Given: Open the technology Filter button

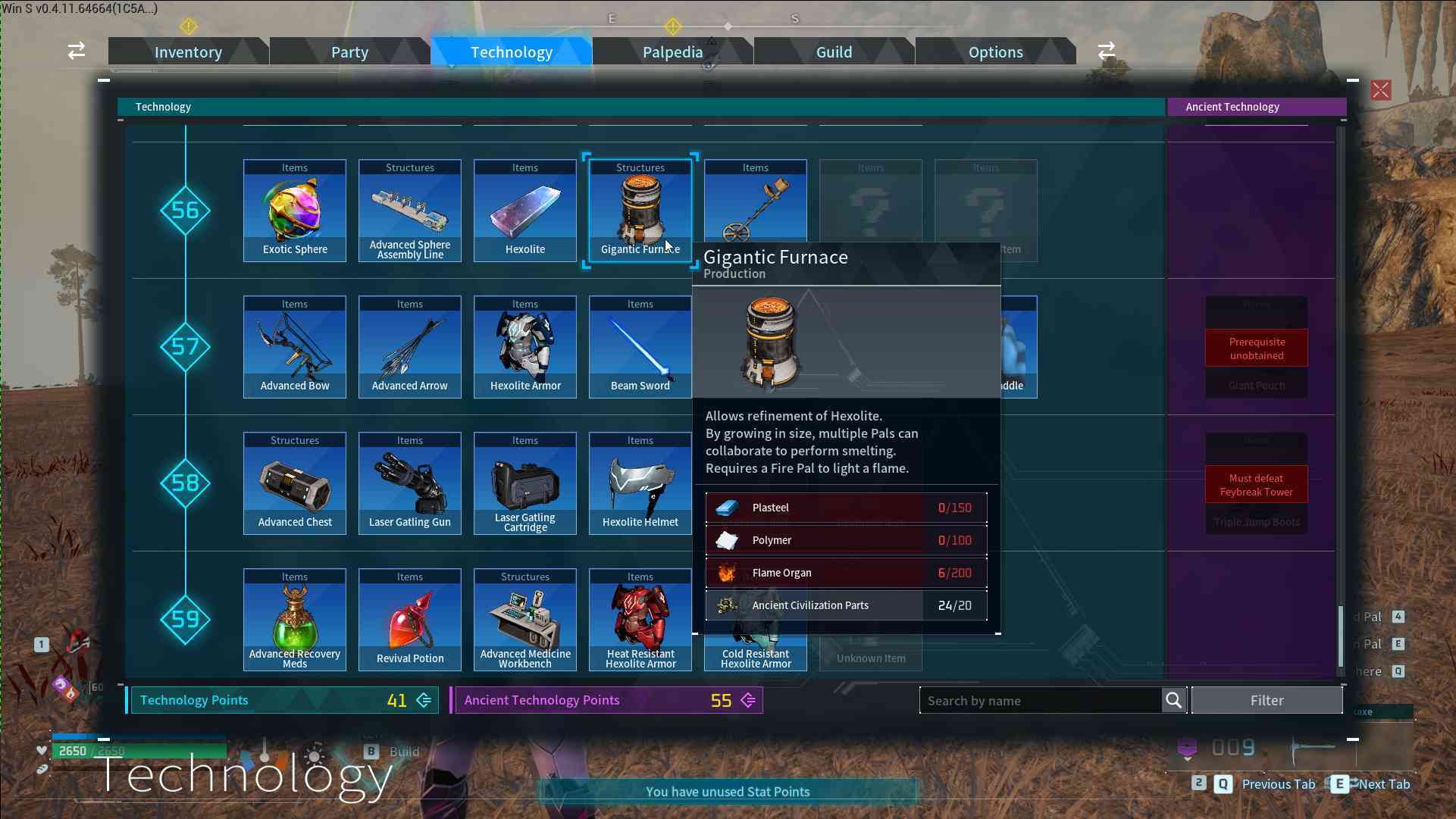Looking at the screenshot, I should [x=1267, y=701].
